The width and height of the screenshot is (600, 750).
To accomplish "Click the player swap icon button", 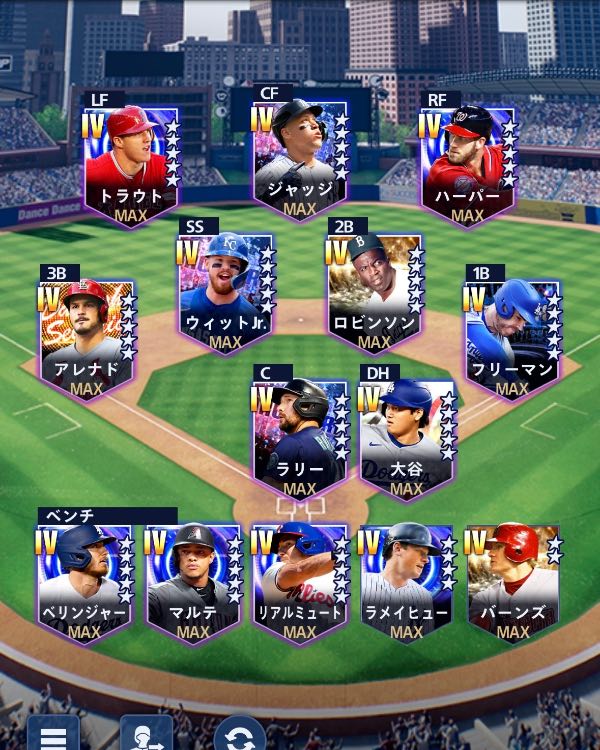I will point(145,735).
